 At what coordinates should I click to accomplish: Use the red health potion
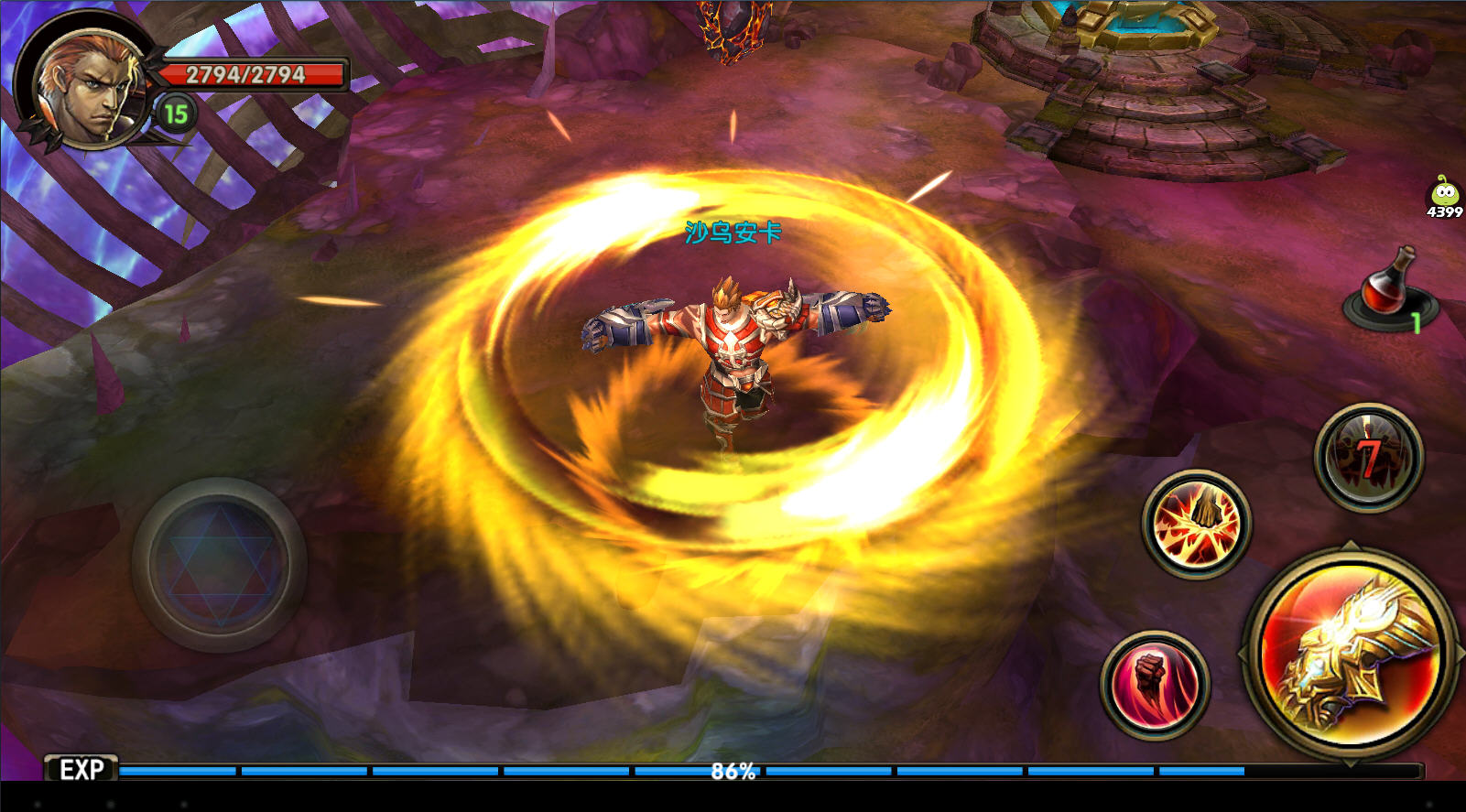click(1385, 287)
